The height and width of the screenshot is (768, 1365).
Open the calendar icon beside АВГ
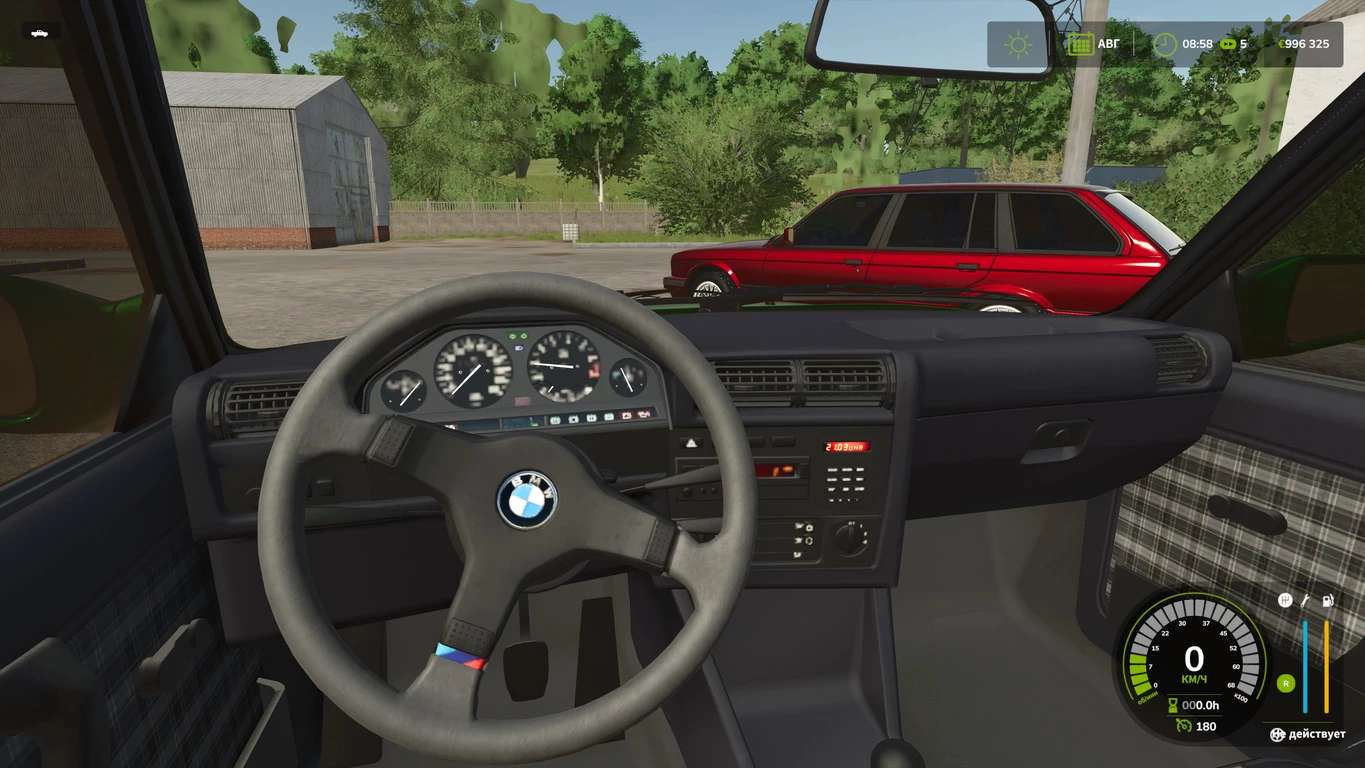pos(1079,44)
